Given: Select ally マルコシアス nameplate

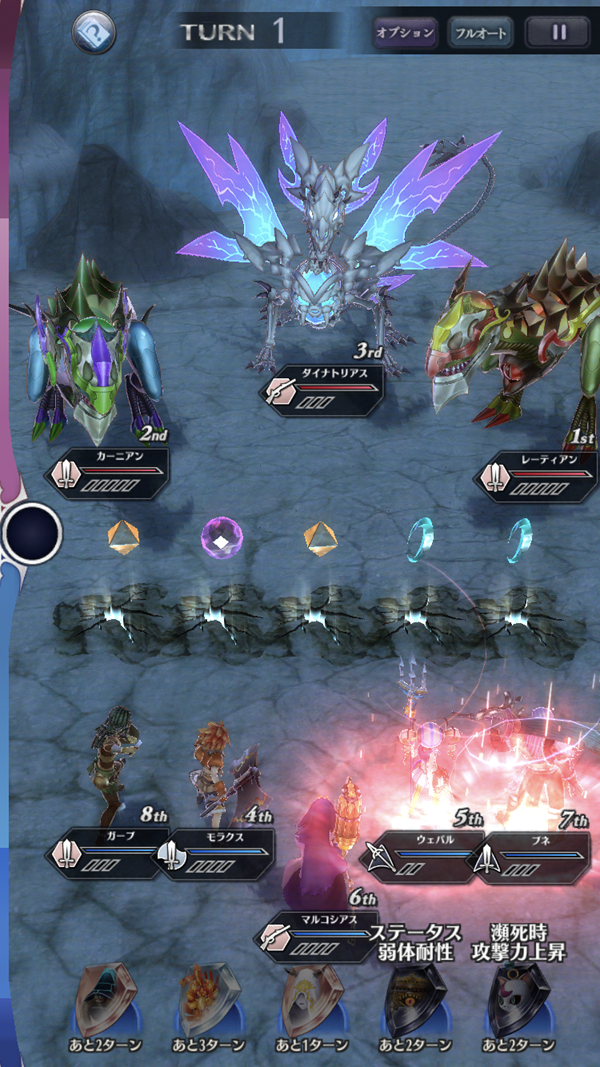Looking at the screenshot, I should pos(317,936).
